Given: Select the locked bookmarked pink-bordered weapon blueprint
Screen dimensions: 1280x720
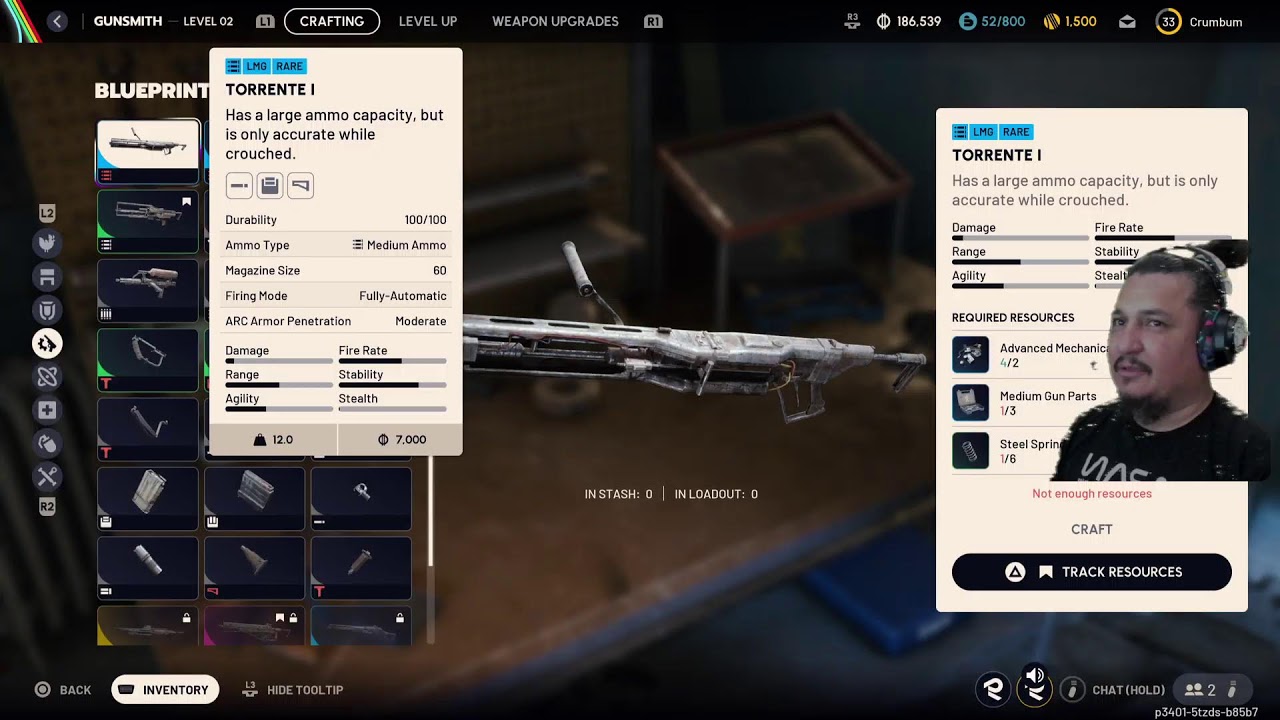Looking at the screenshot, I should coord(254,627).
